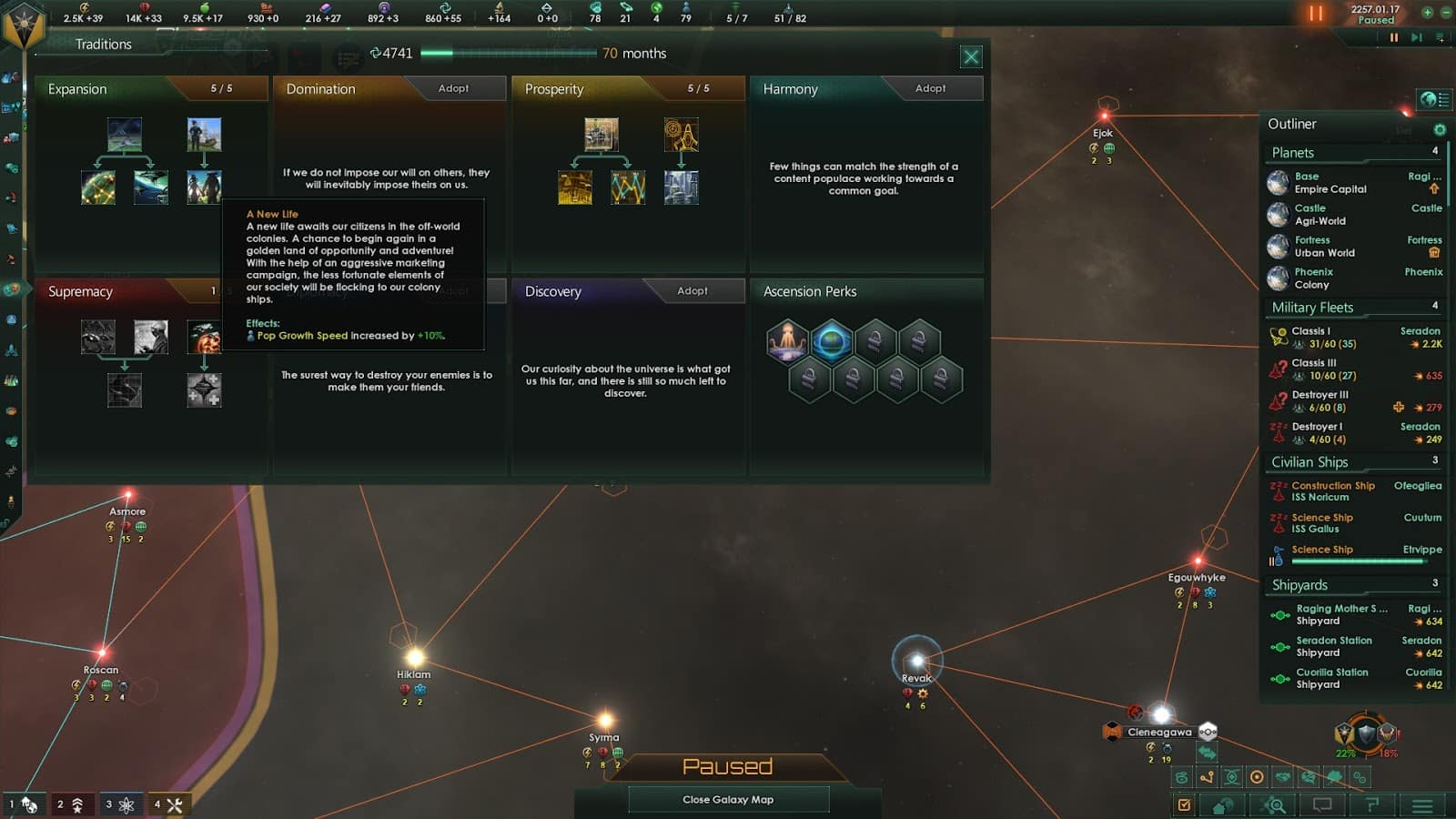Open the chat log speech bubble icon

(1321, 805)
